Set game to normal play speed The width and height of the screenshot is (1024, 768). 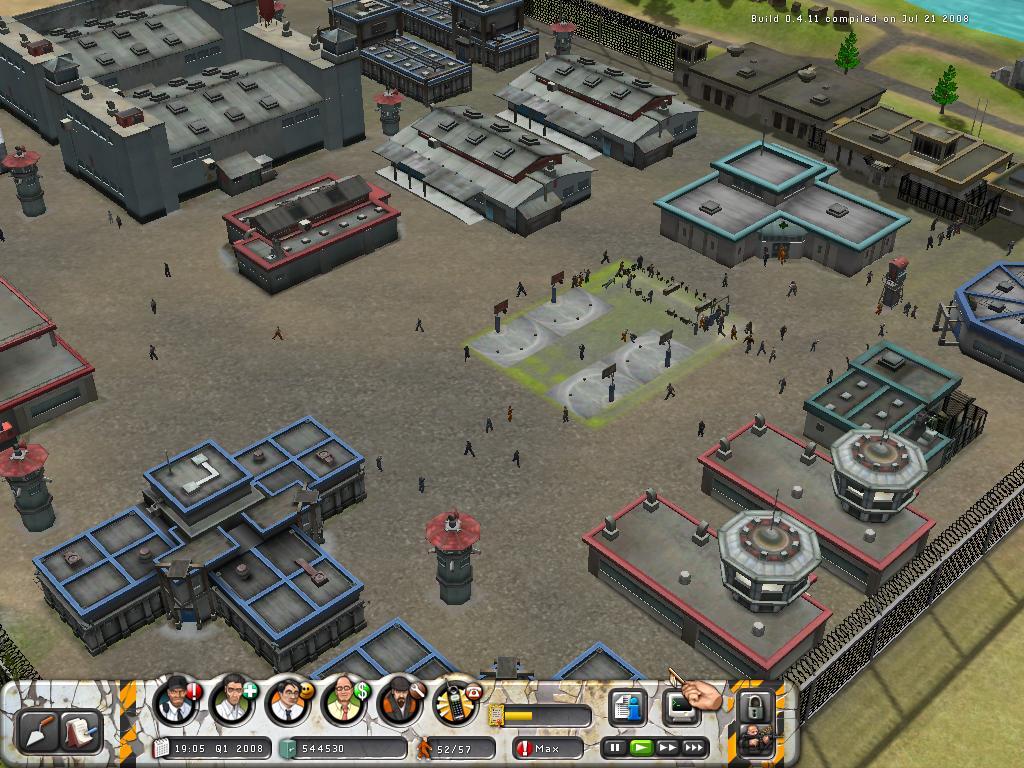point(642,747)
